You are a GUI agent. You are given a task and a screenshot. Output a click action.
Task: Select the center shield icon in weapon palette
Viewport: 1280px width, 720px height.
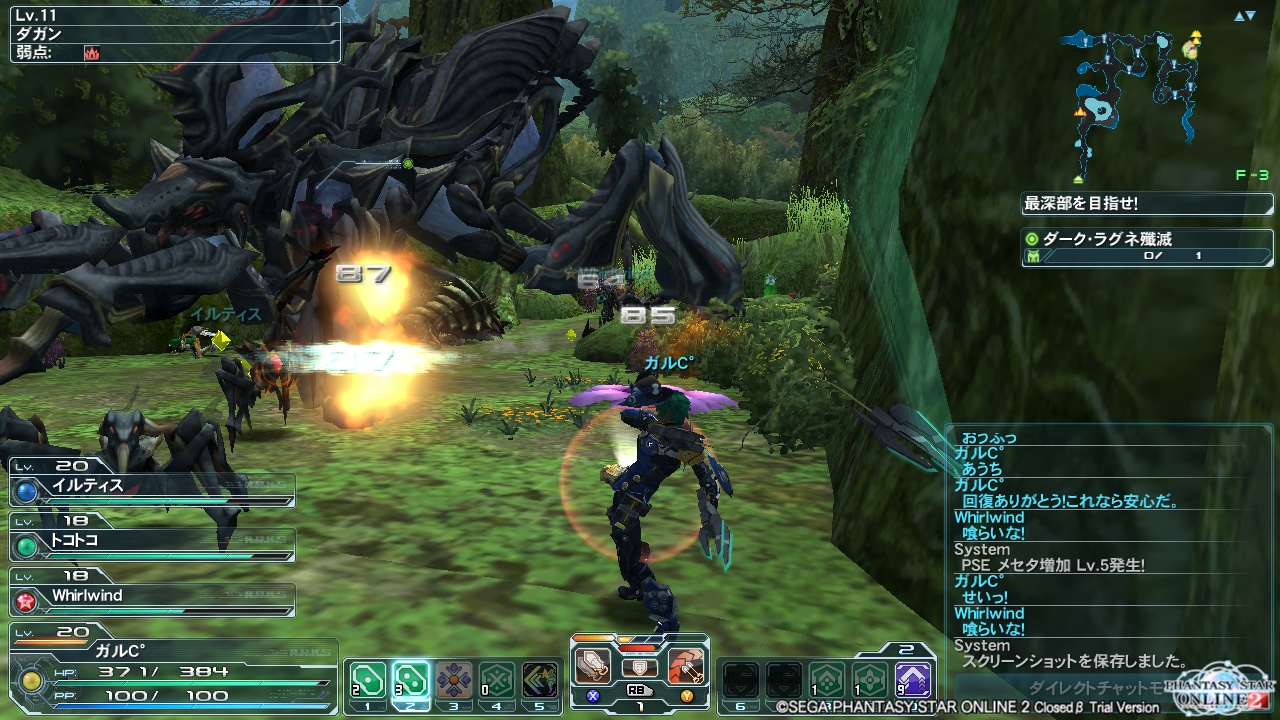tap(640, 667)
